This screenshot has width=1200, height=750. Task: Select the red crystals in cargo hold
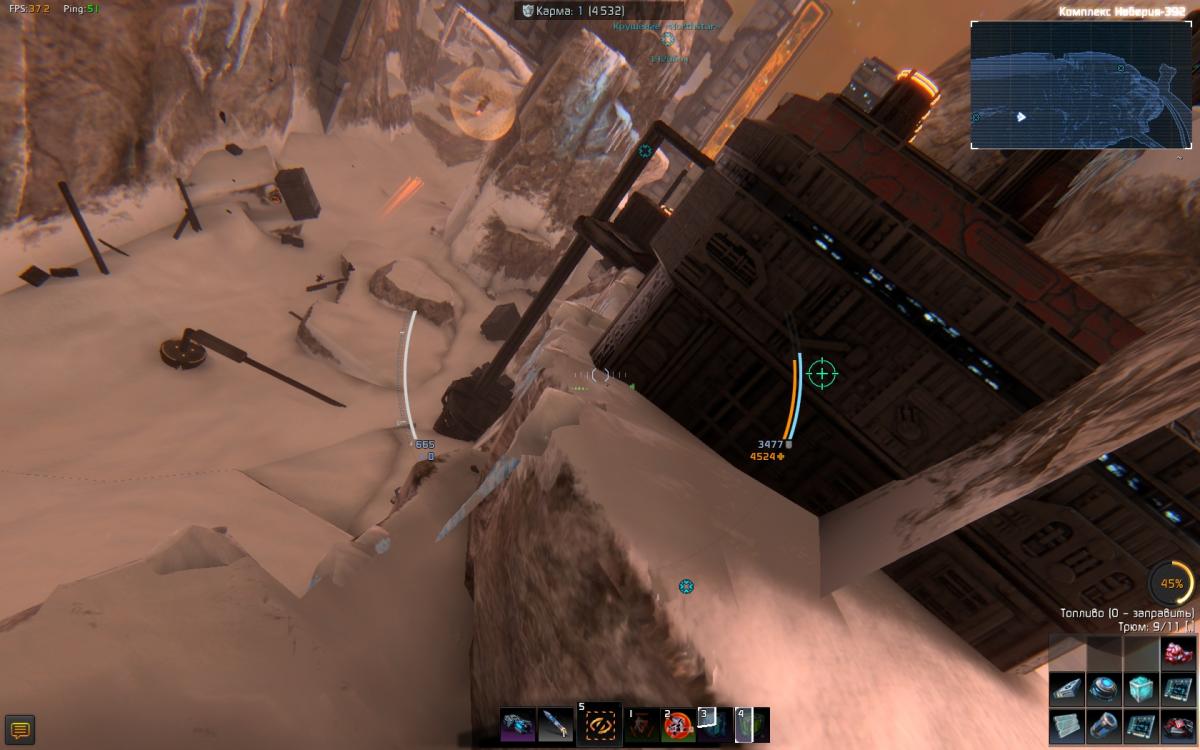1177,653
